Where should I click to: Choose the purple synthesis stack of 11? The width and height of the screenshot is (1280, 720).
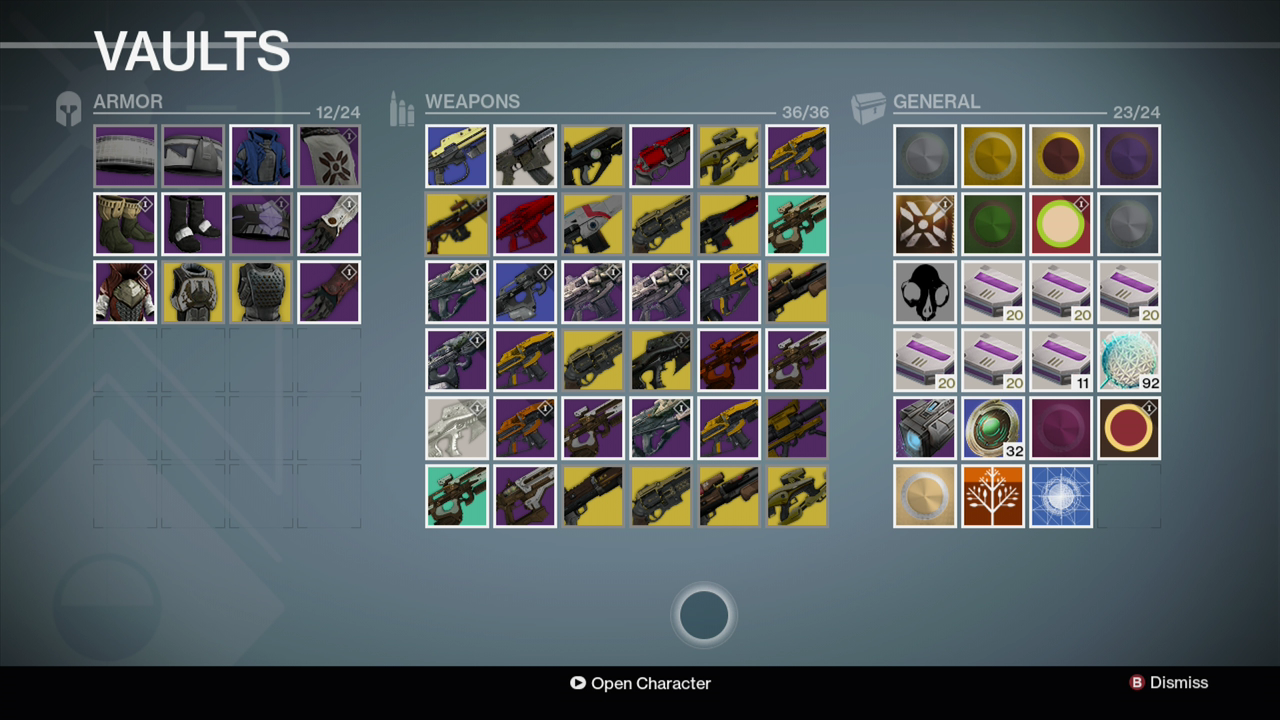coord(1061,360)
